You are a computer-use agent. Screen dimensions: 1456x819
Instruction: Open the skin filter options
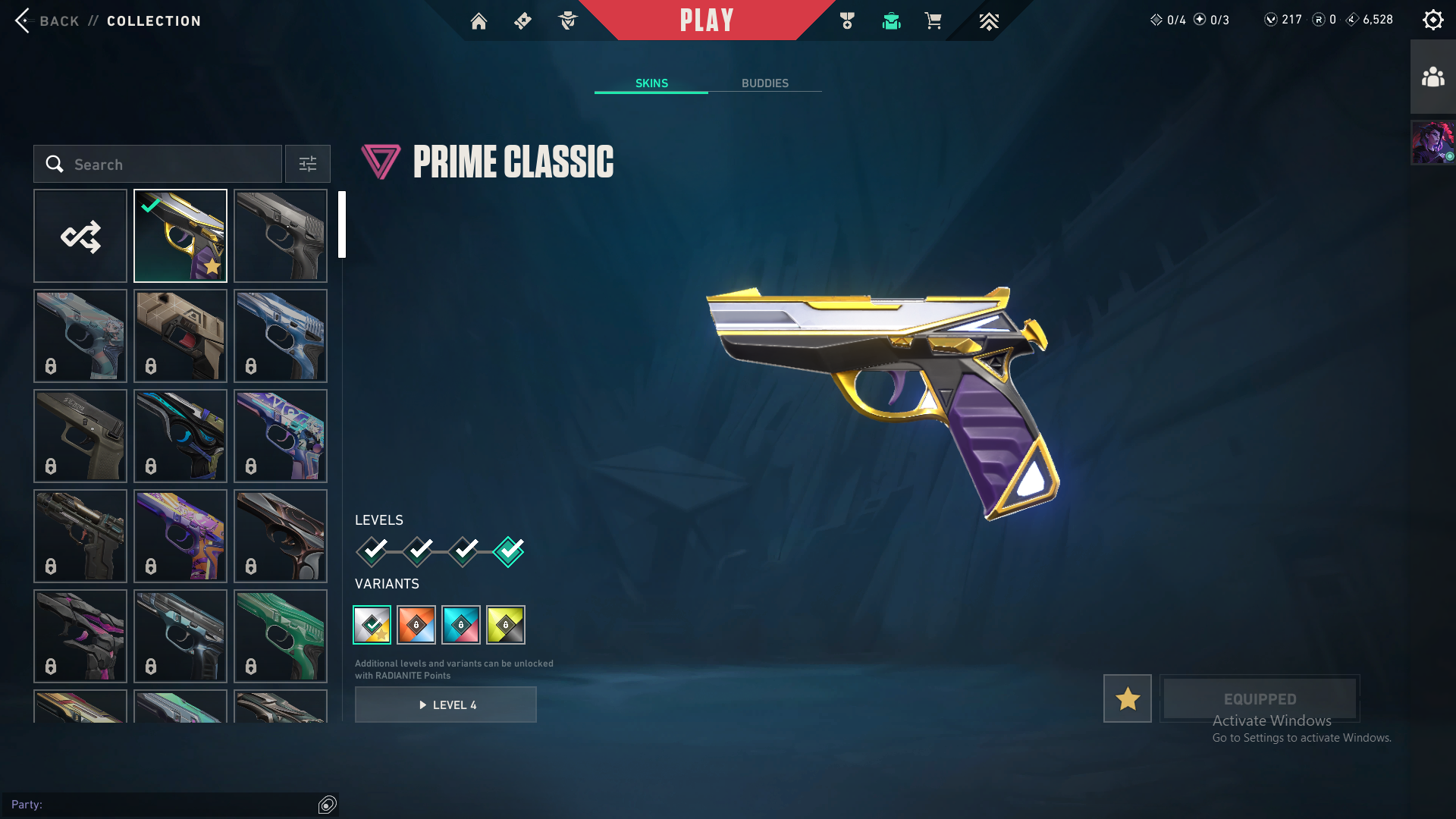(x=307, y=164)
